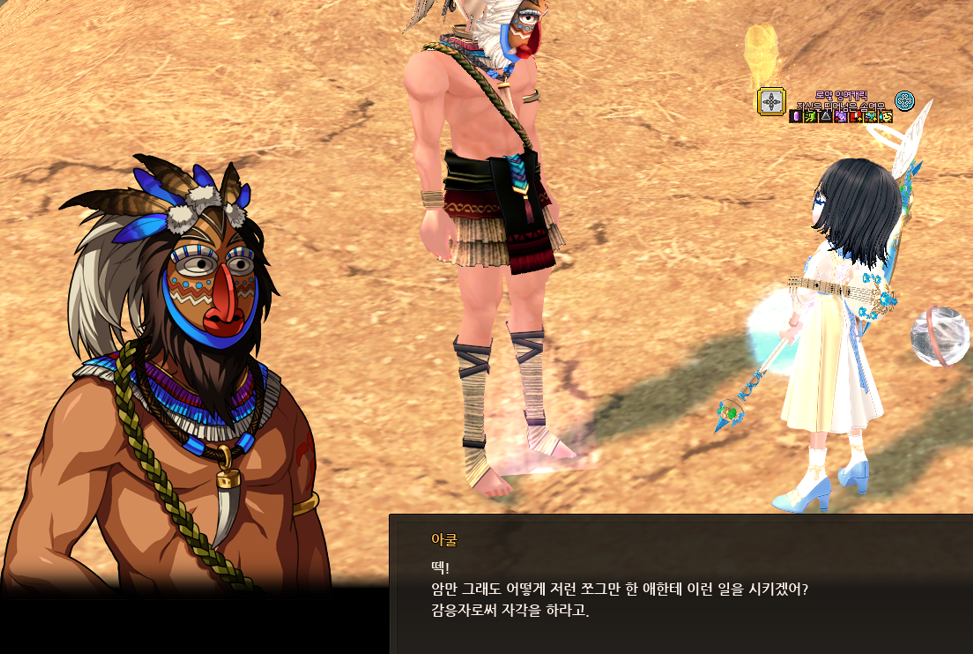Select the grey triangle buff icon
This screenshot has height=654, width=973.
[825, 116]
